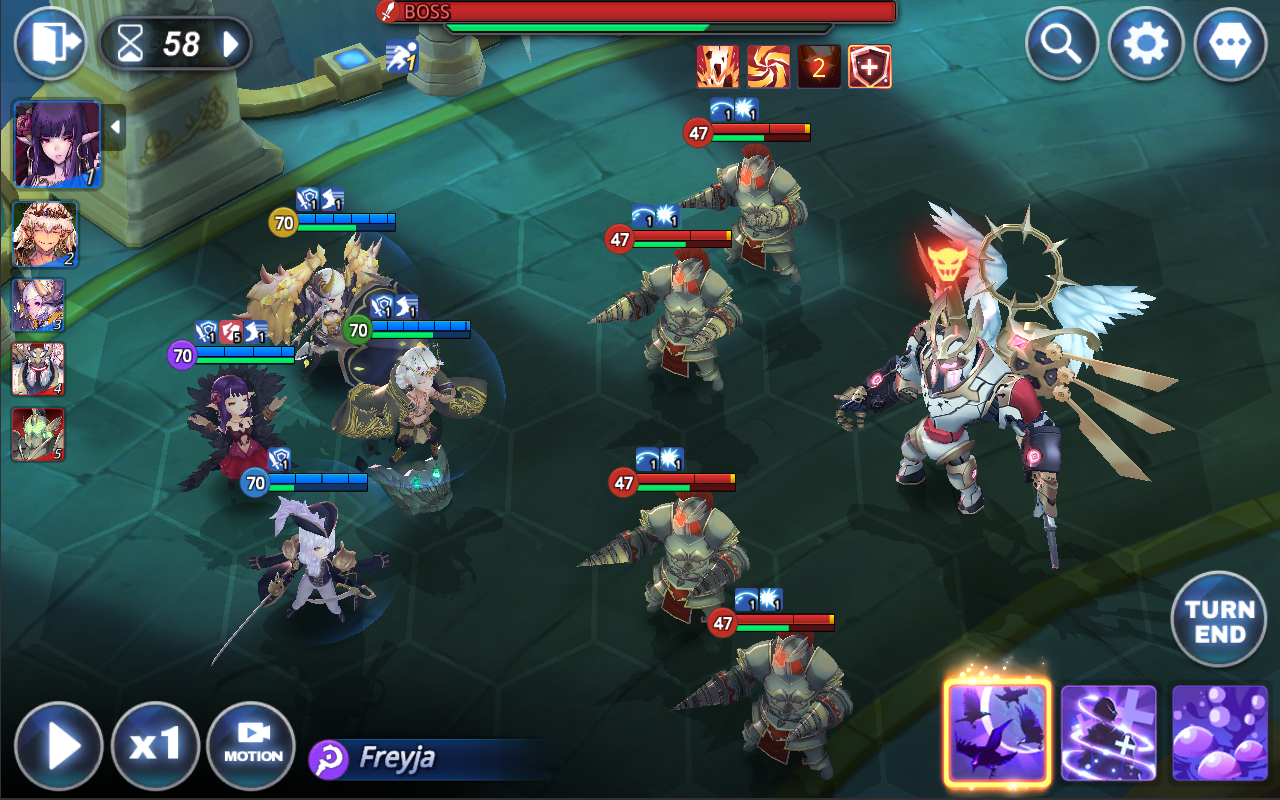Change battle speed from x1

155,746
